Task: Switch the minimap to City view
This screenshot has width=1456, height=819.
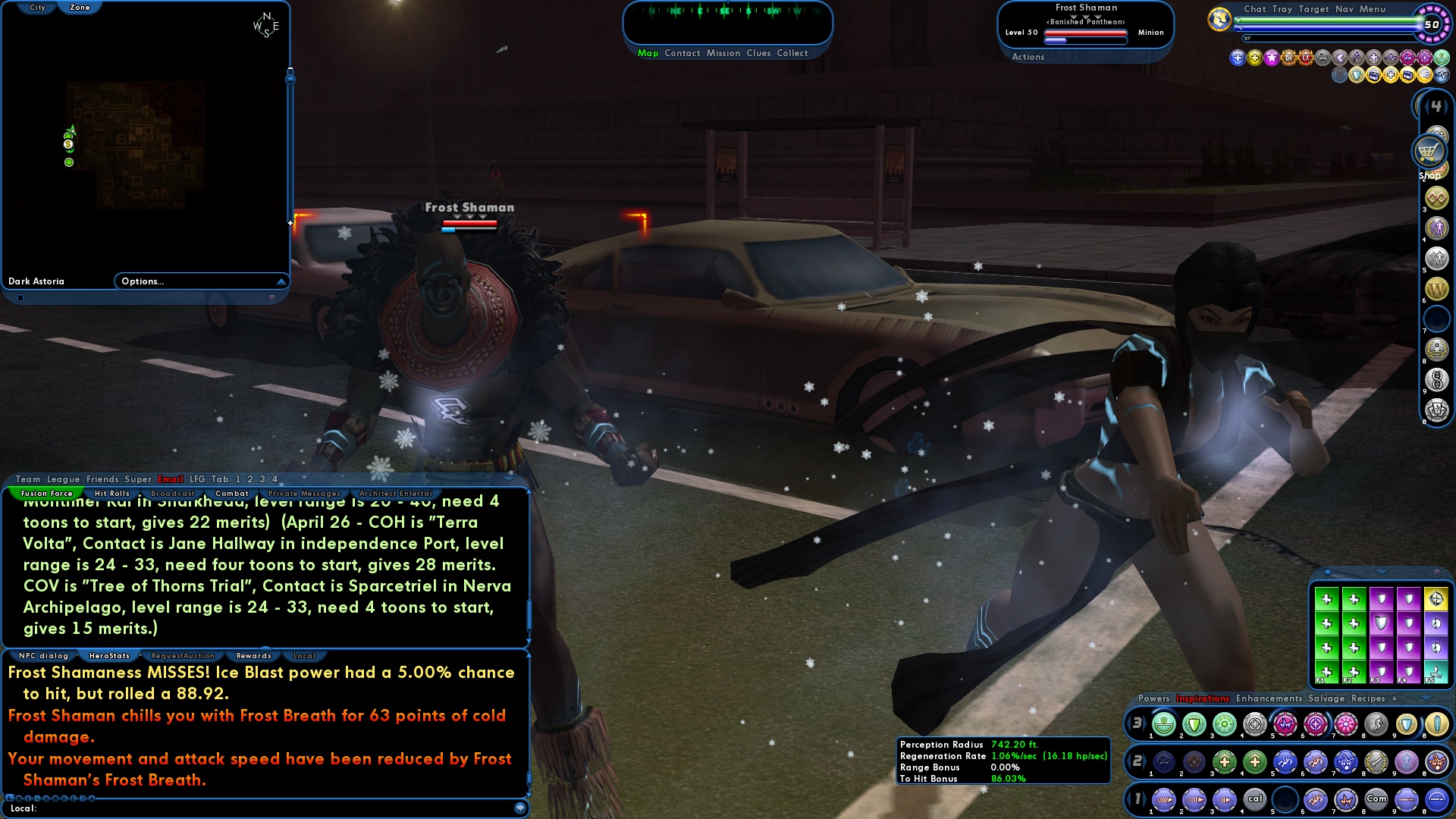Action: (36, 7)
